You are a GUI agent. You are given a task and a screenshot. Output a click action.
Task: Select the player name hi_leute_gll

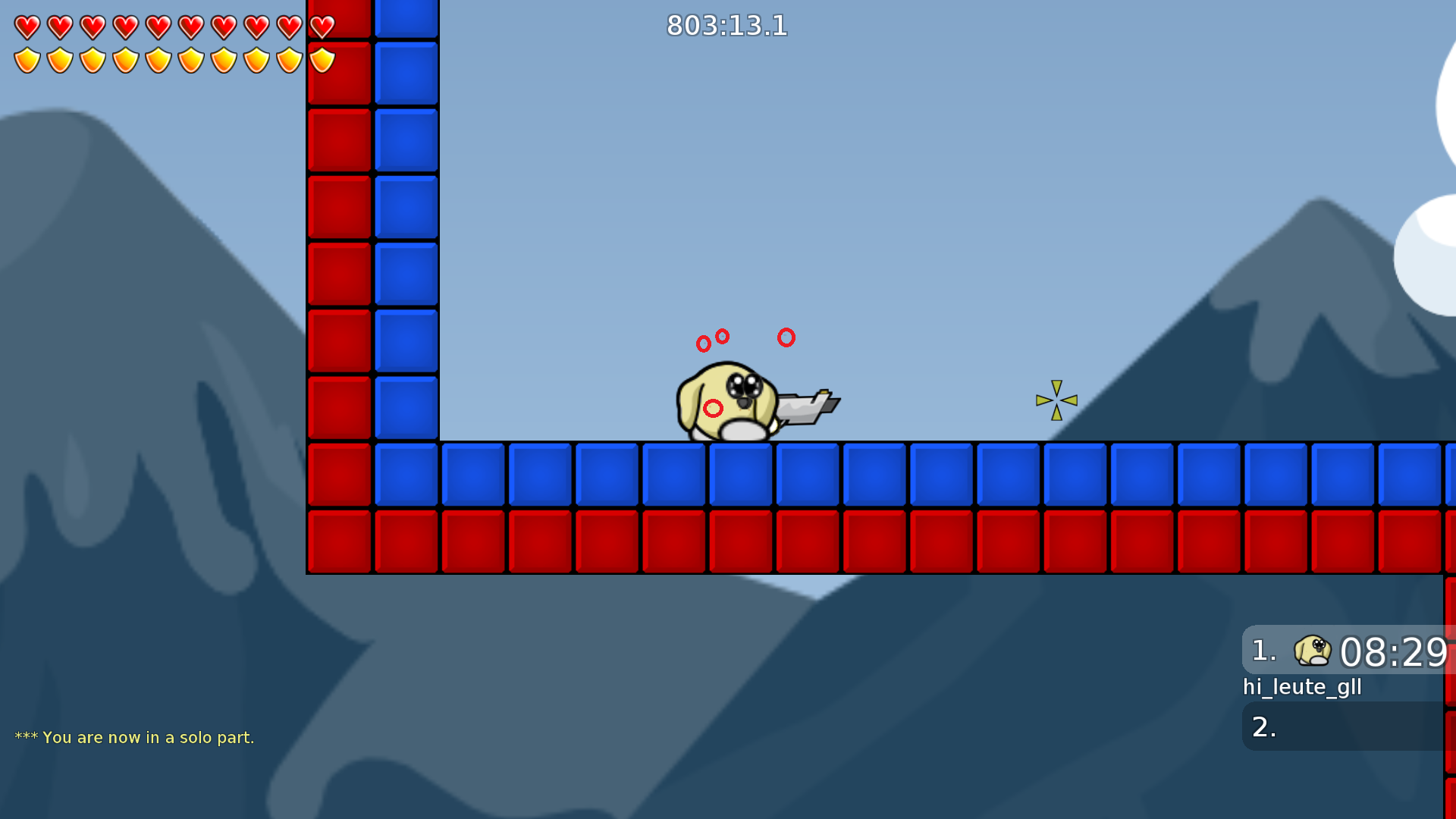1302,687
